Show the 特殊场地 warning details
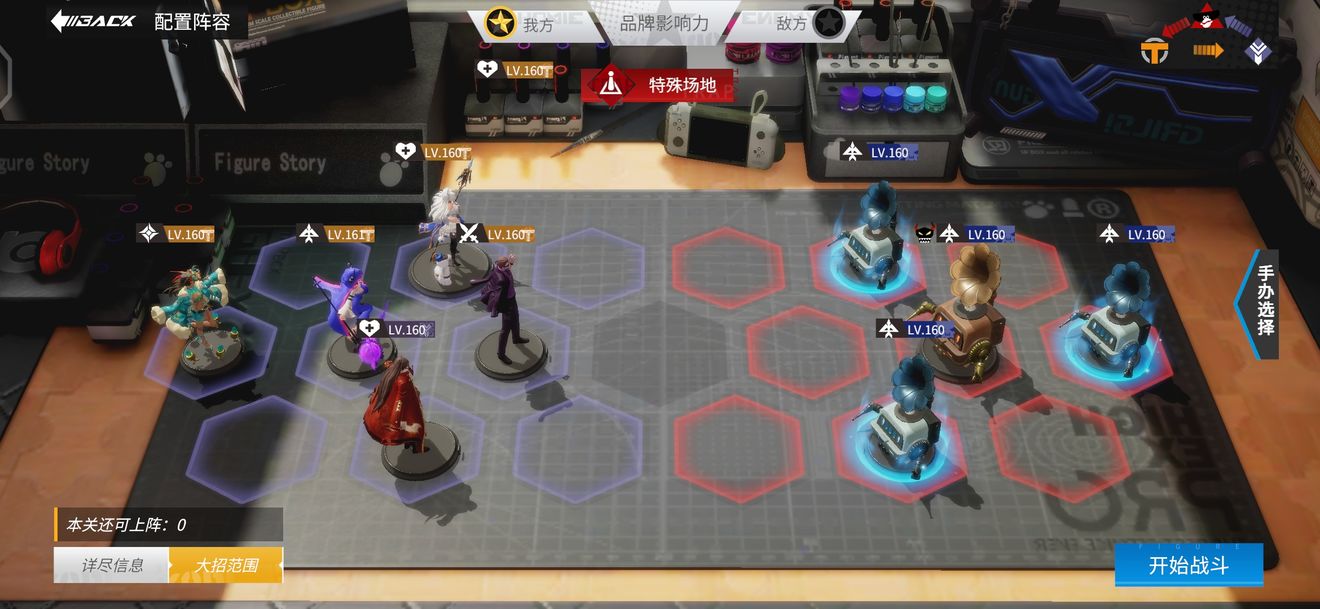Viewport: 1320px width, 609px height. tap(657, 85)
